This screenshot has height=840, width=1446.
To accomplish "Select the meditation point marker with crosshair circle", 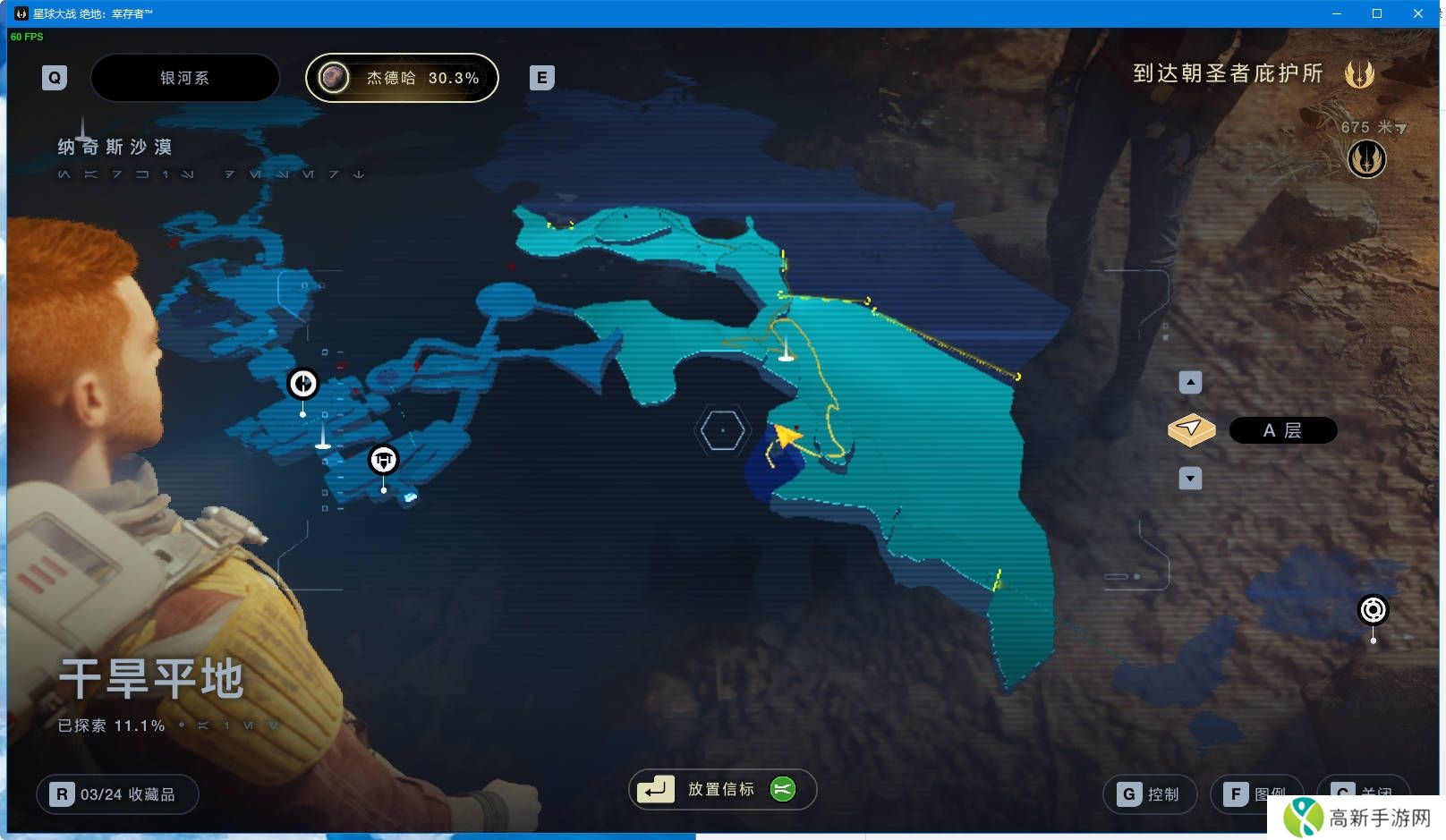I will click(302, 383).
